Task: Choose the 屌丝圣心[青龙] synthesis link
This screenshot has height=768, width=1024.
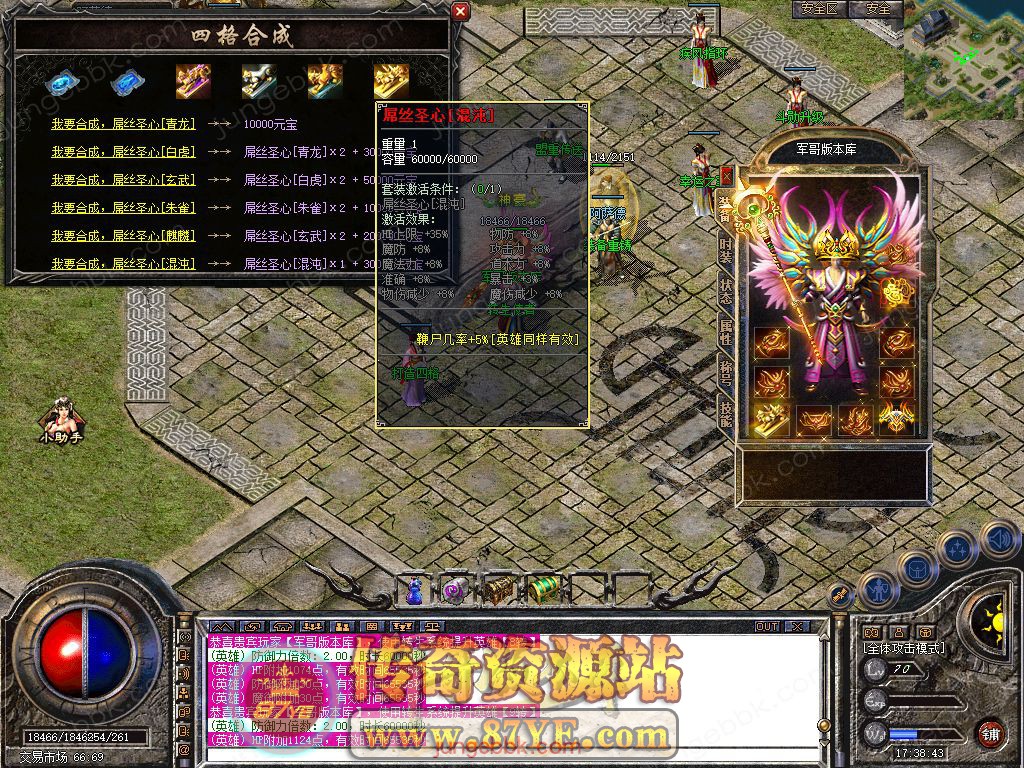Action: pos(123,125)
